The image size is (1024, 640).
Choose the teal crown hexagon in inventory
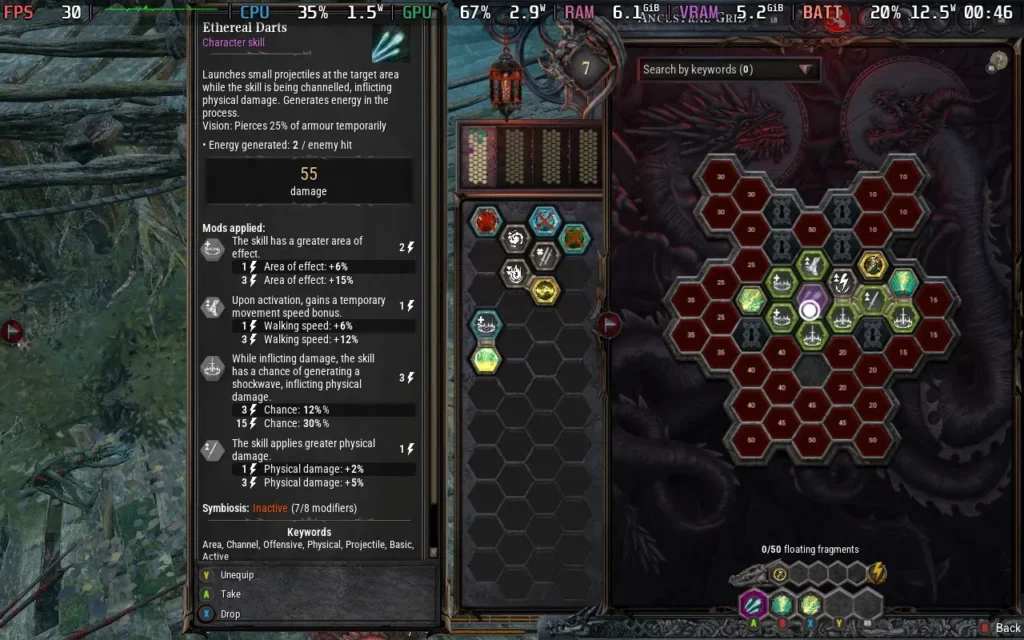pyautogui.click(x=488, y=325)
